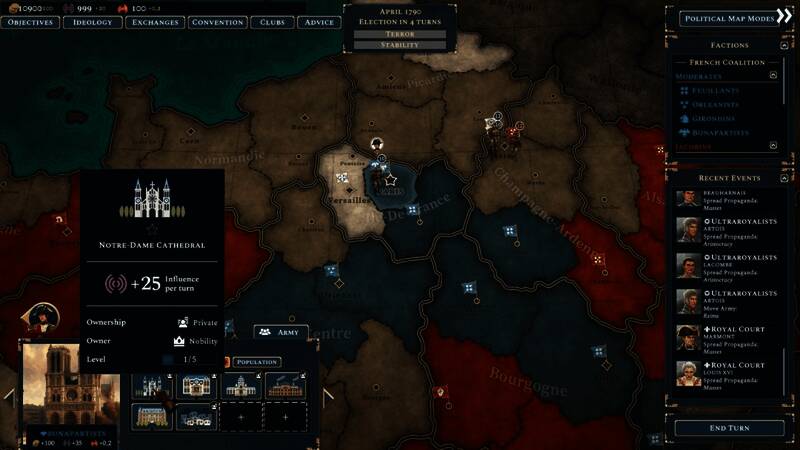Open the Ideology menu

pyautogui.click(x=93, y=22)
